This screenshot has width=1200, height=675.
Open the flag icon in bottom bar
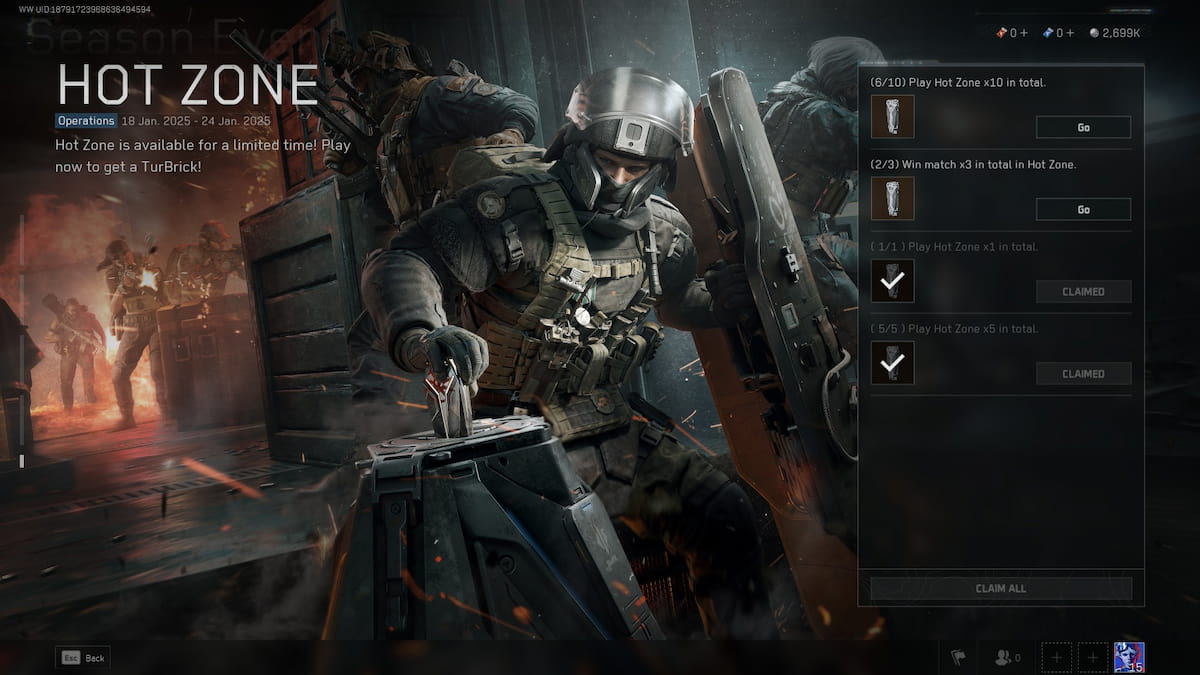pyautogui.click(x=958, y=657)
